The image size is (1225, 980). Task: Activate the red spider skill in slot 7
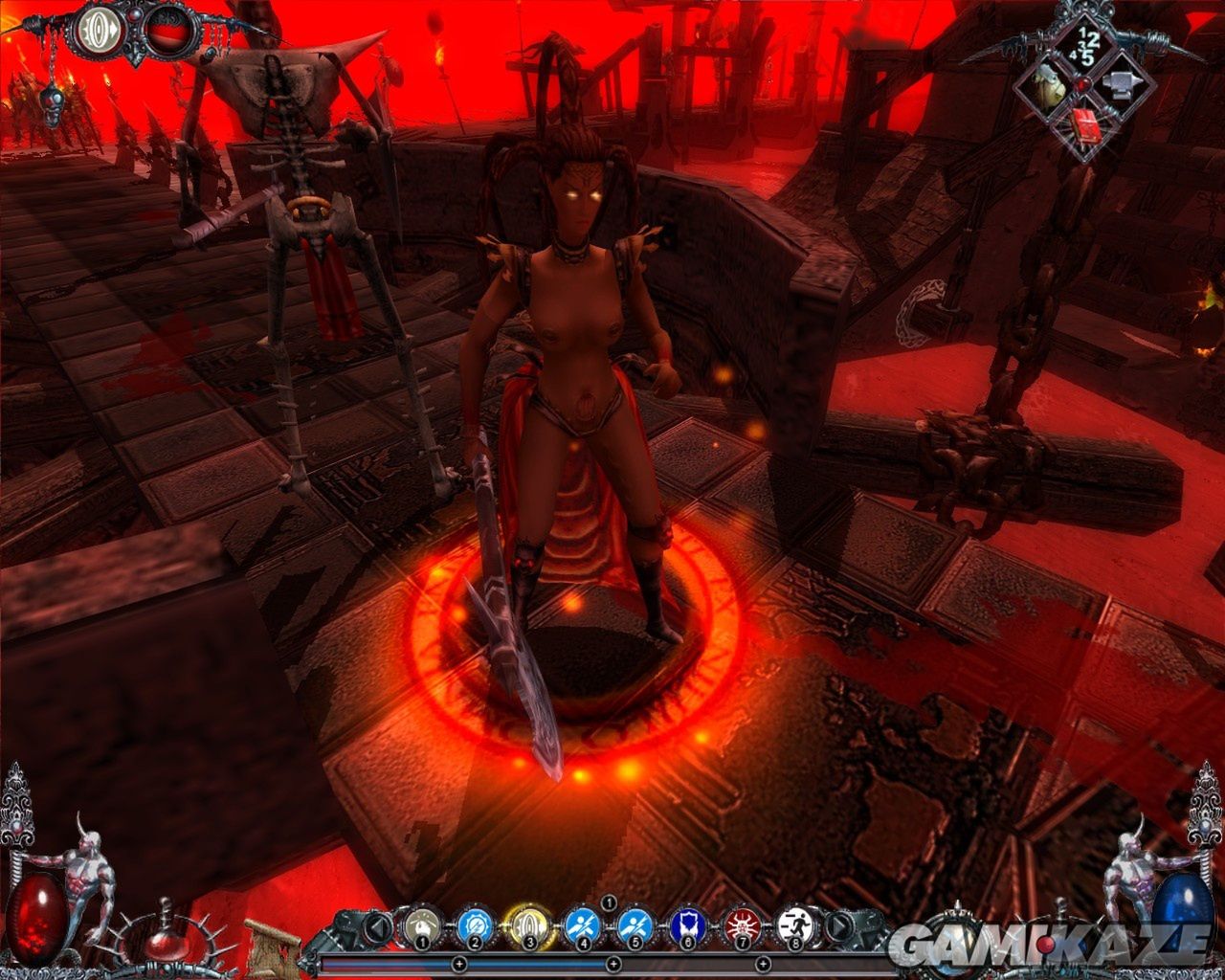[x=740, y=924]
